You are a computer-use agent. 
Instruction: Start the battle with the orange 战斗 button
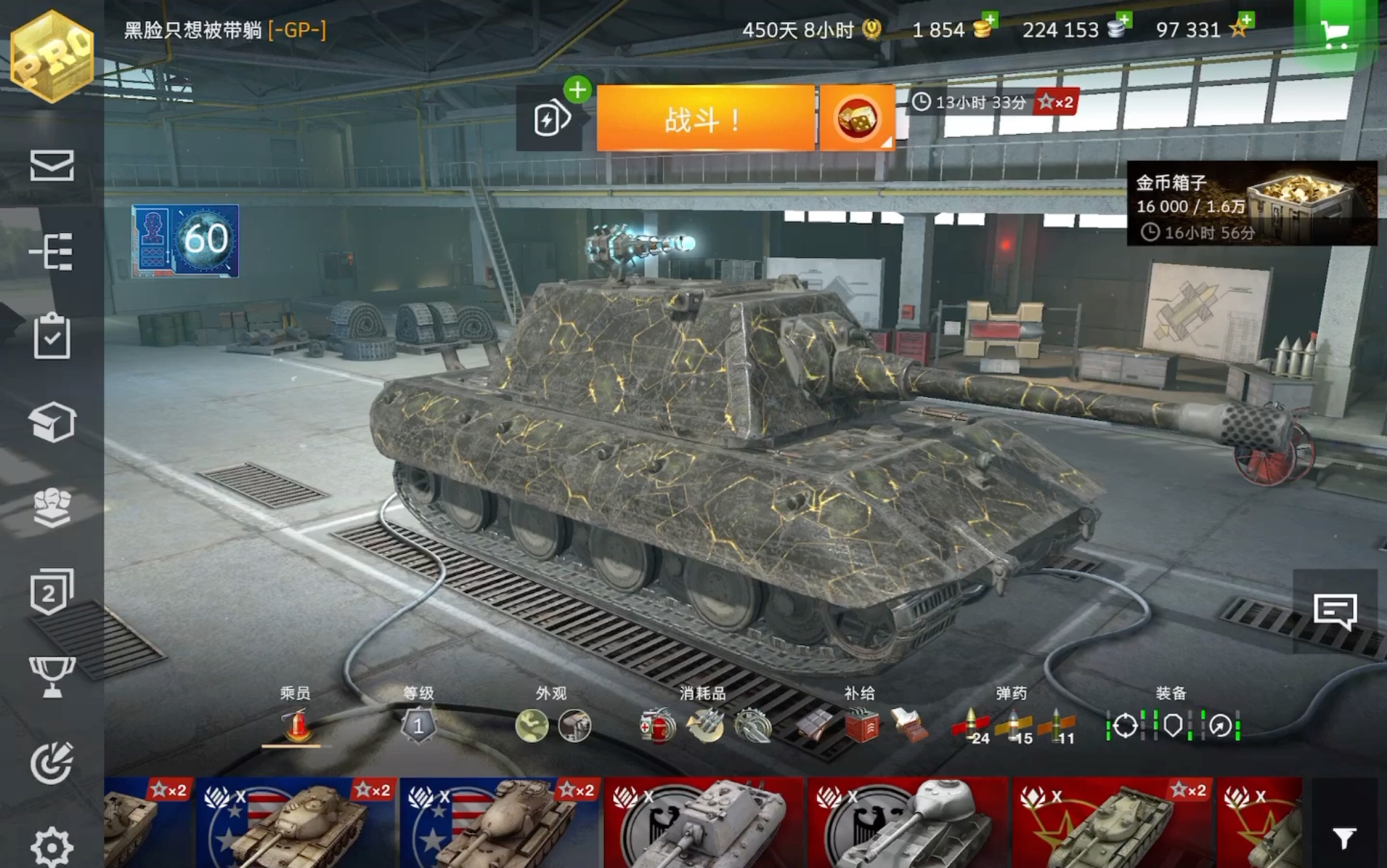pos(706,119)
